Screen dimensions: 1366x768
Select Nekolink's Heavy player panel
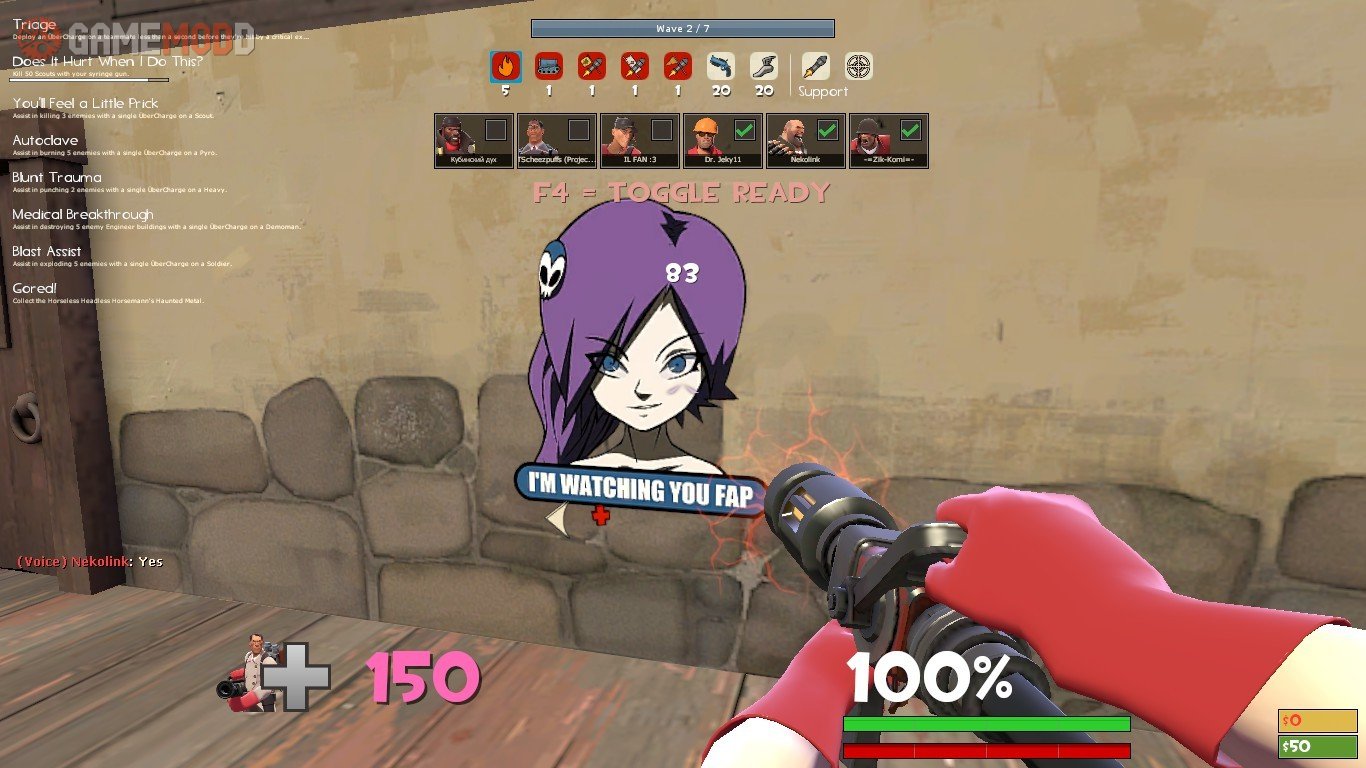[806, 140]
